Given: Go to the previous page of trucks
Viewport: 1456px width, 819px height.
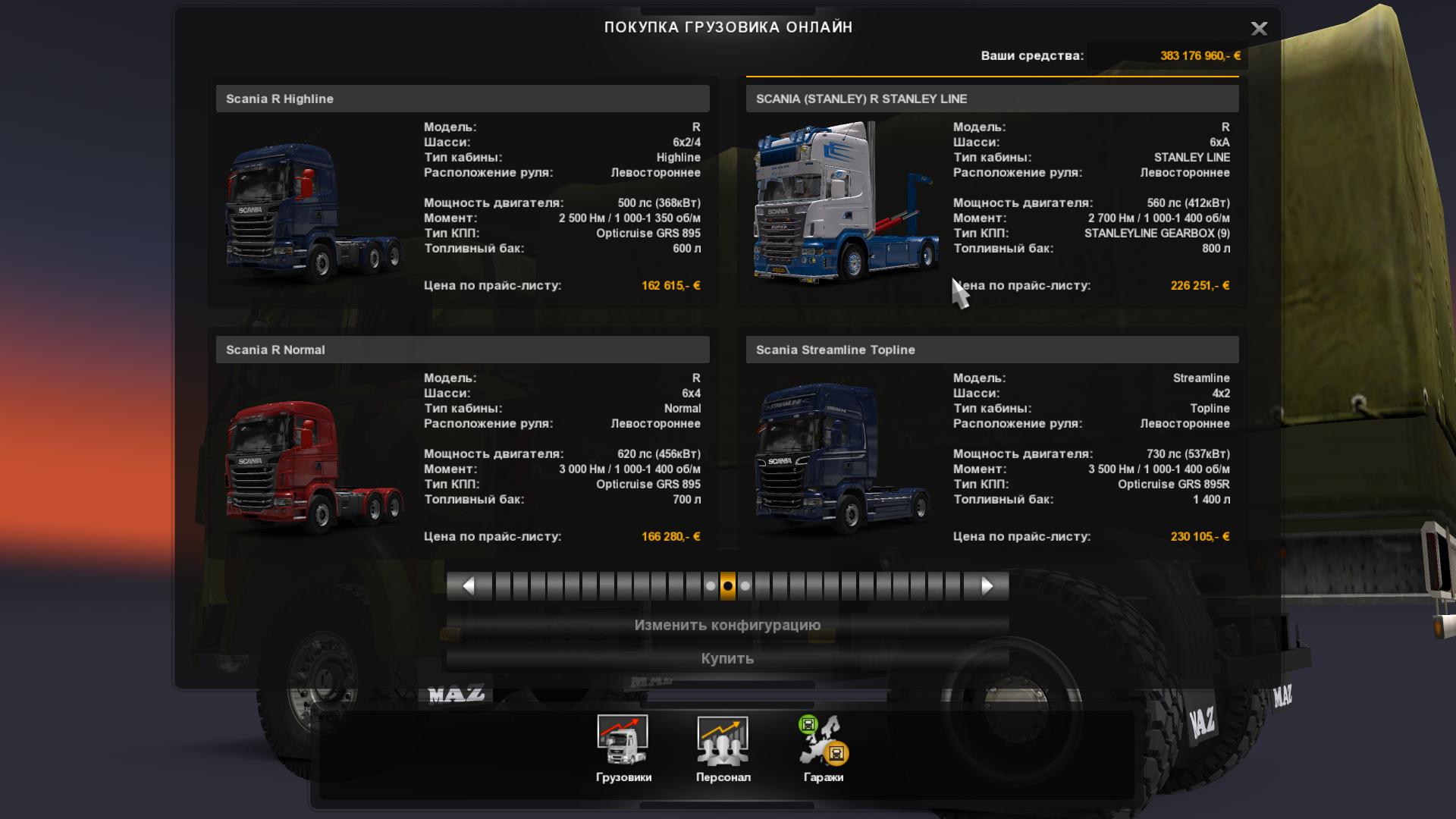Looking at the screenshot, I should (469, 586).
